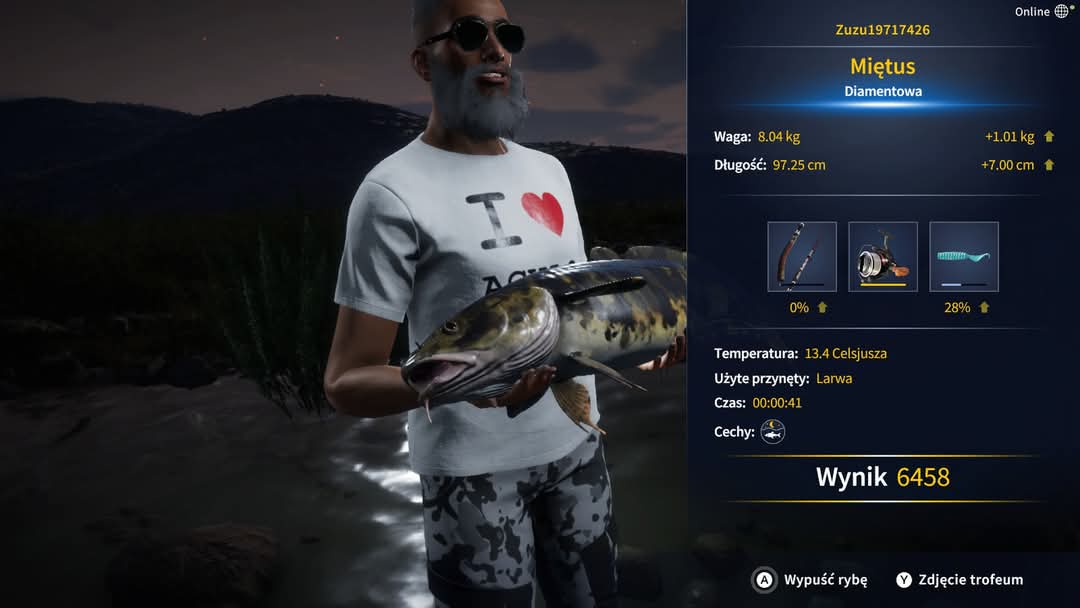Select the Zdjęcie trofeum option
Screen dimensions: 1080x608
click(x=959, y=580)
